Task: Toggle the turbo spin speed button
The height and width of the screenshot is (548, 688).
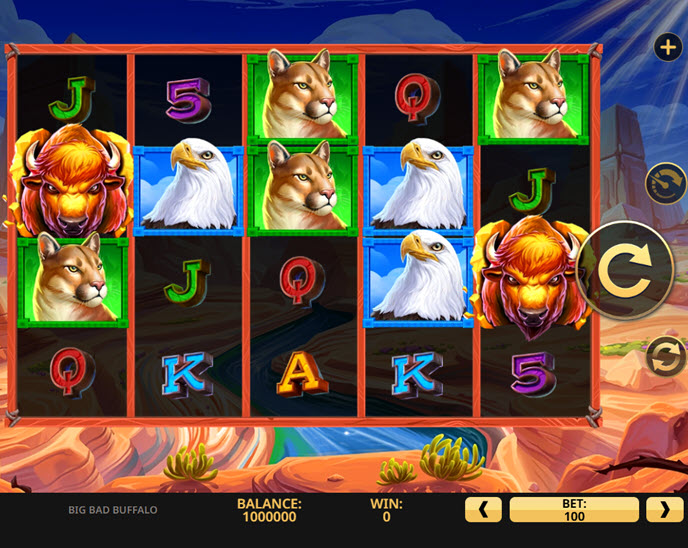Action: (x=665, y=184)
